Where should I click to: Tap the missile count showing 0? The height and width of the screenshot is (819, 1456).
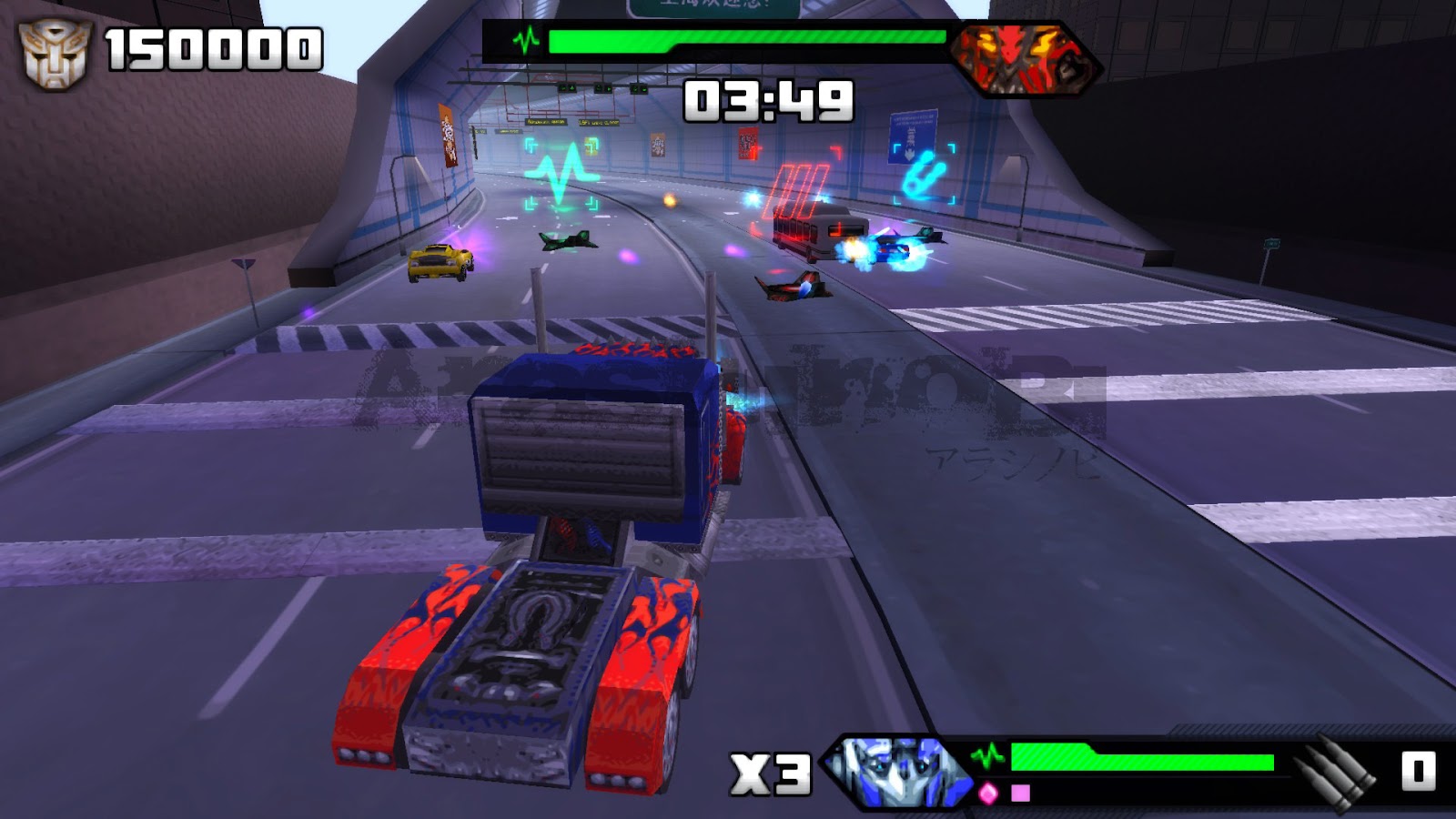tap(1420, 769)
